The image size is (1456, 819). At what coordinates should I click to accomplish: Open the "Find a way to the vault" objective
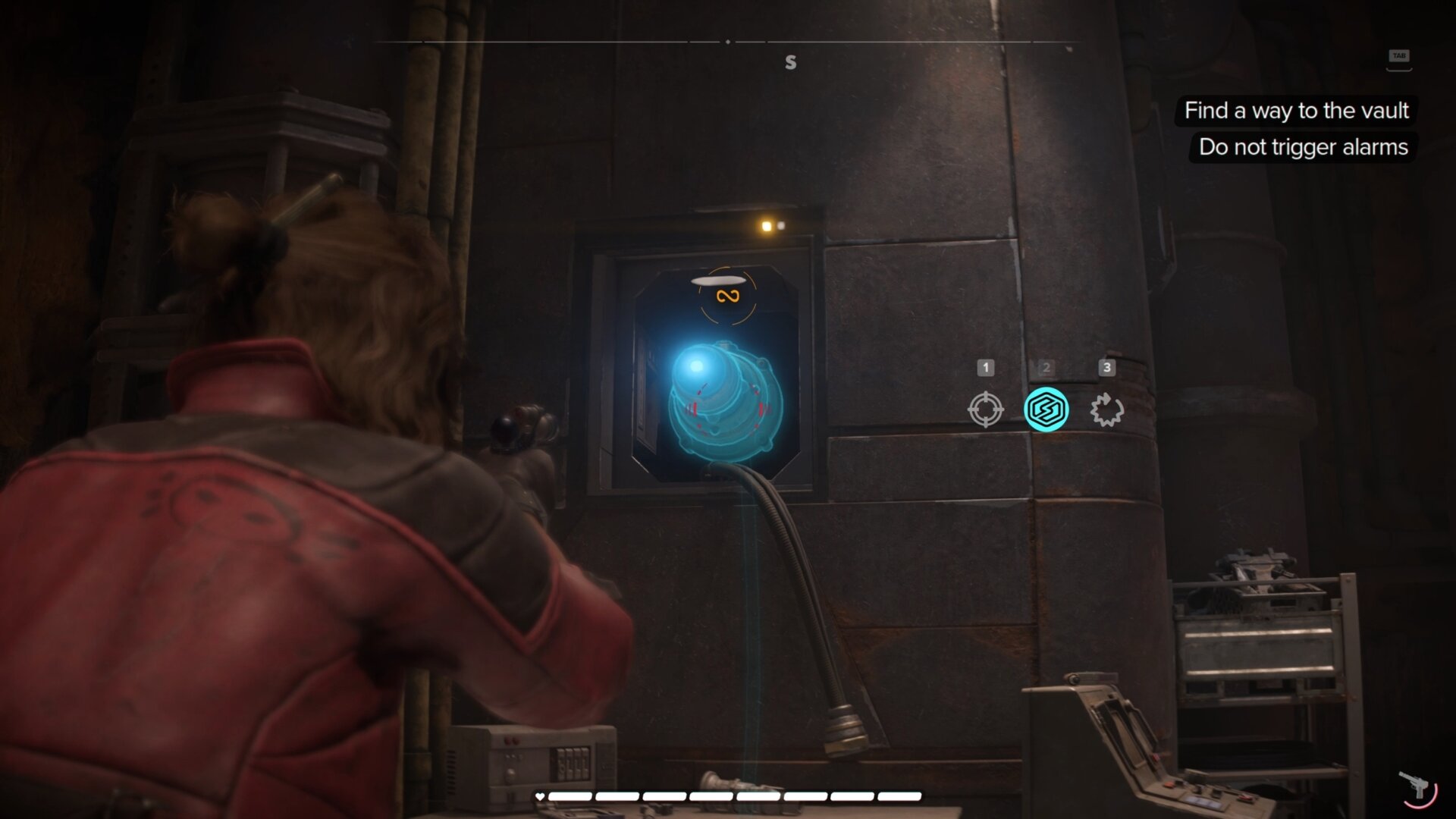coord(1296,111)
